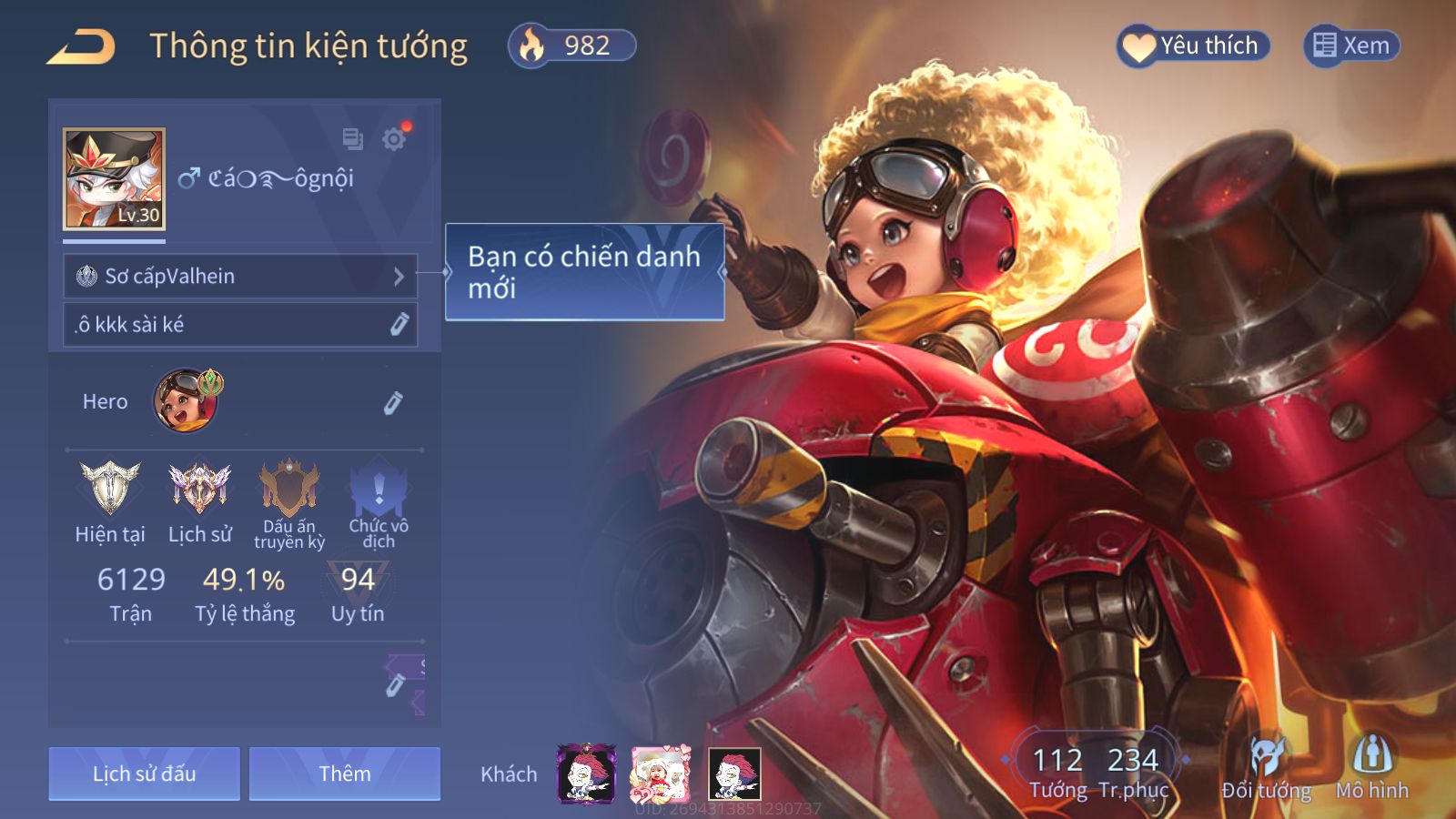Open the Tướng and Tr.phục count panel
Screen dimensions: 1456x819
click(x=1096, y=771)
